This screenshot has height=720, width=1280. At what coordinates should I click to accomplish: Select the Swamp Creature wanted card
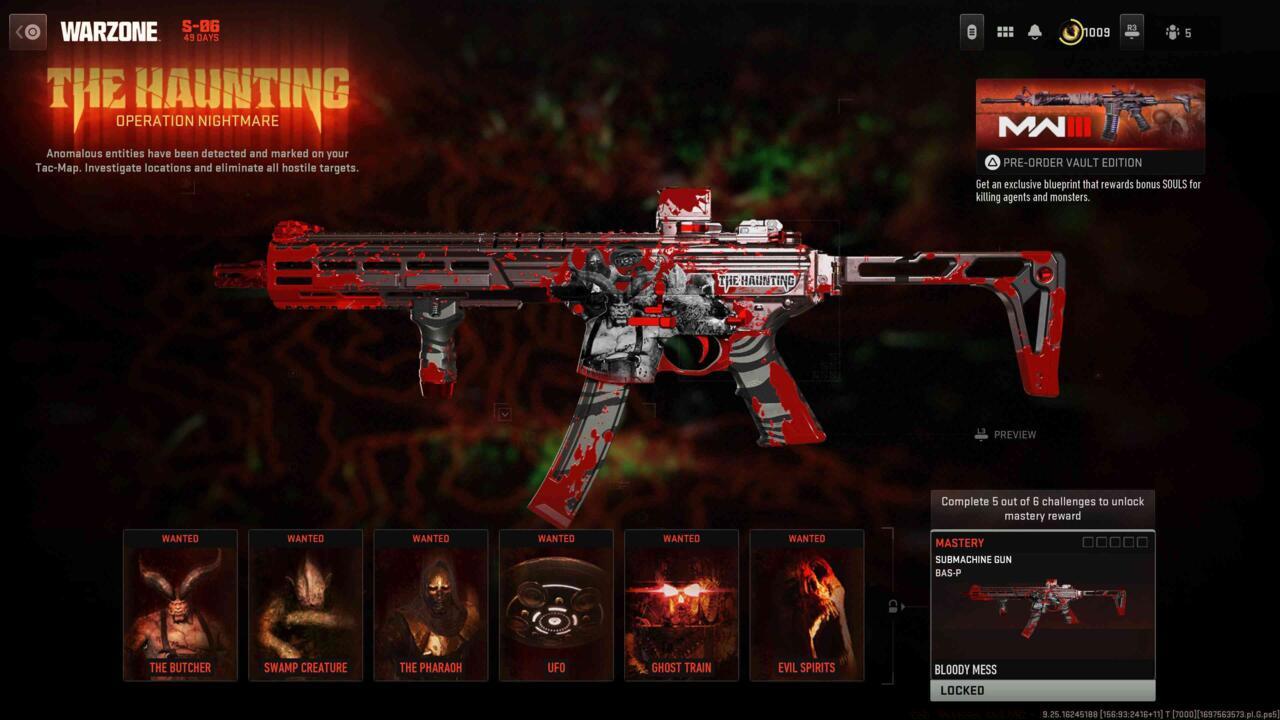point(305,605)
